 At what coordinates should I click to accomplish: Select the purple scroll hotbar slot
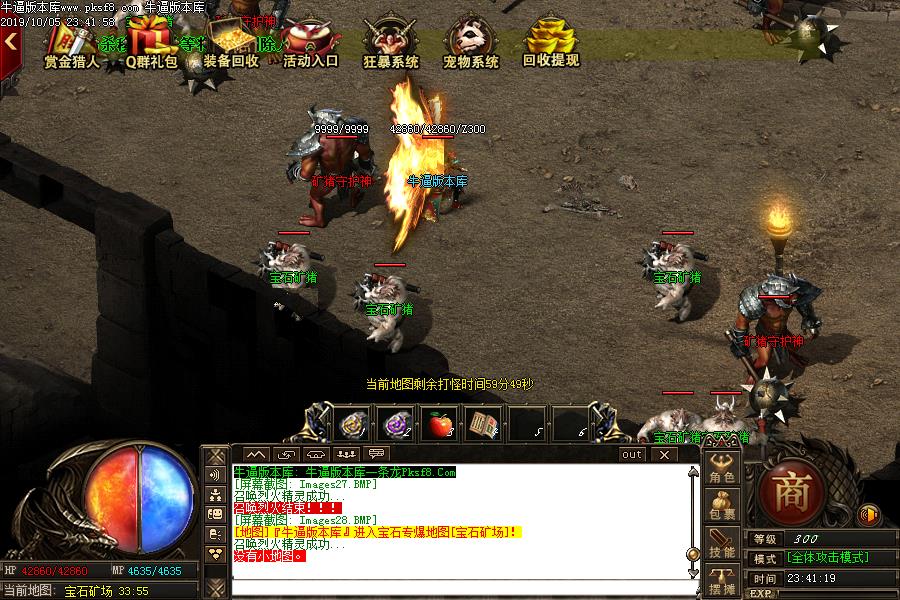pyautogui.click(x=397, y=424)
